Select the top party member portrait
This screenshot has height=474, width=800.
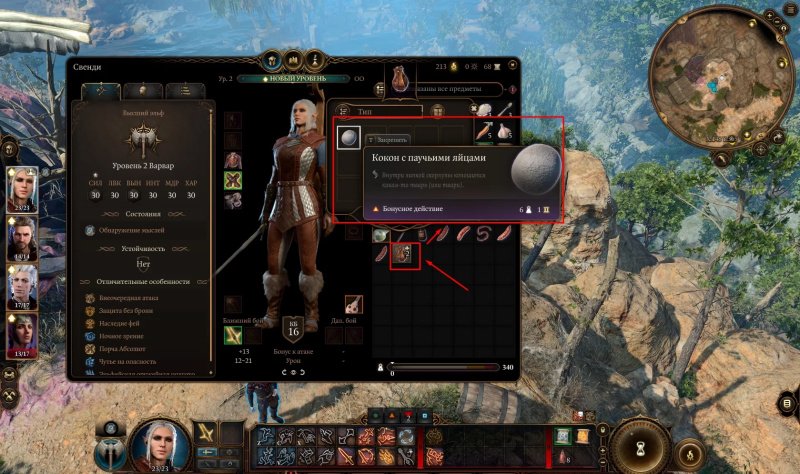click(21, 186)
